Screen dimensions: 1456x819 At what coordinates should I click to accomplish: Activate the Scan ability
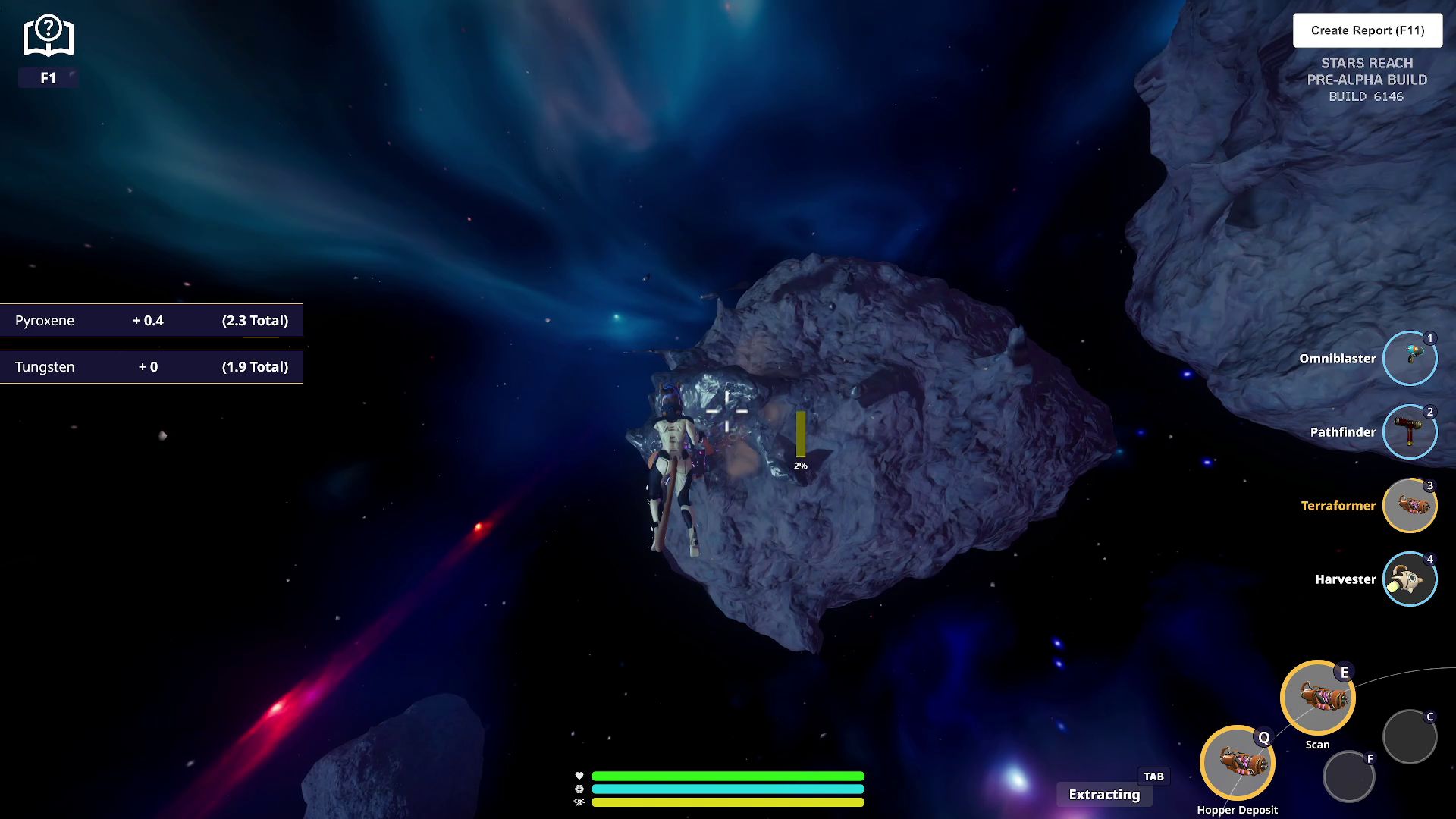(x=1317, y=698)
